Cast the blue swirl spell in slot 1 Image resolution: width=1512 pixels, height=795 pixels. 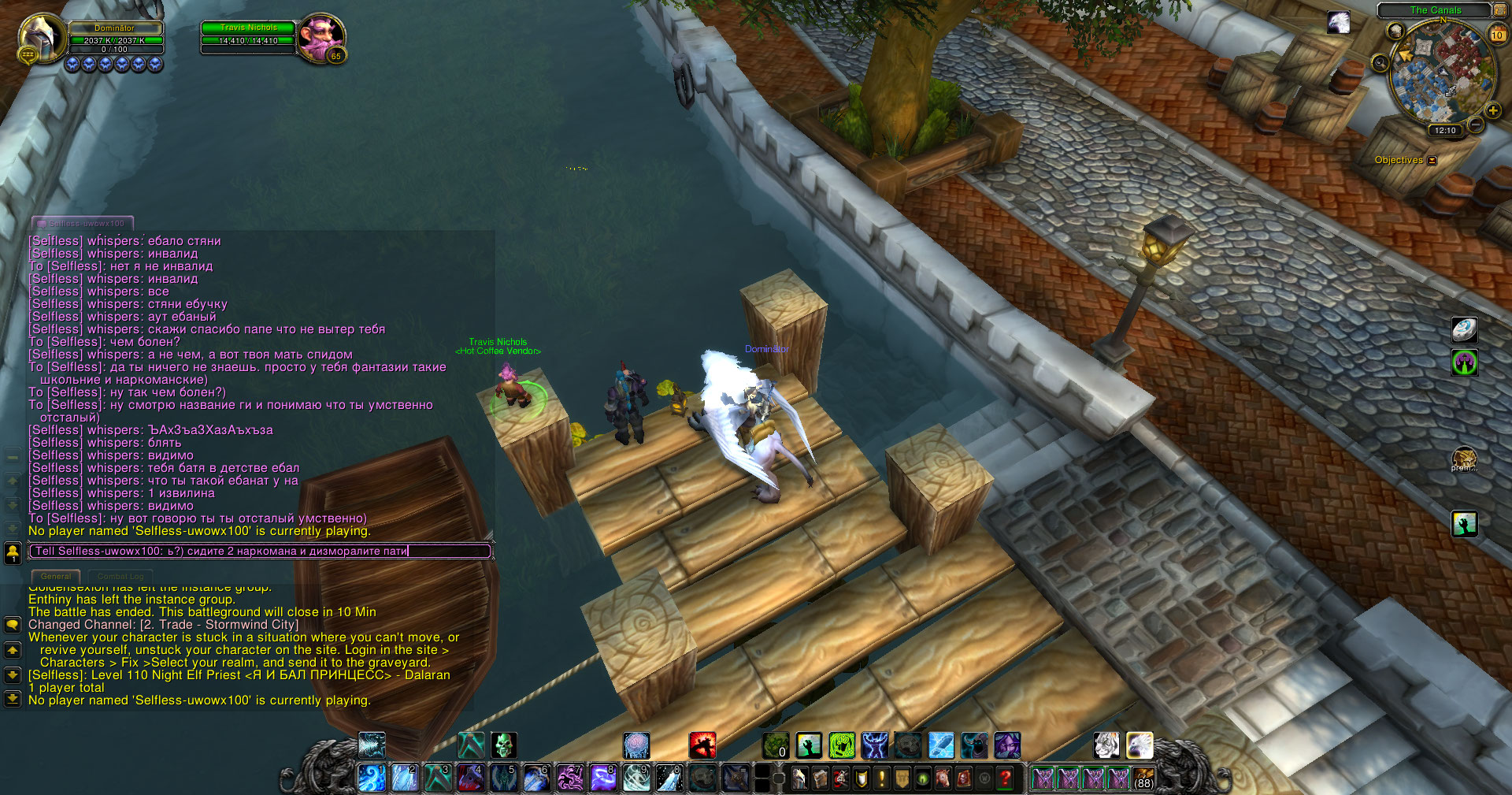371,778
